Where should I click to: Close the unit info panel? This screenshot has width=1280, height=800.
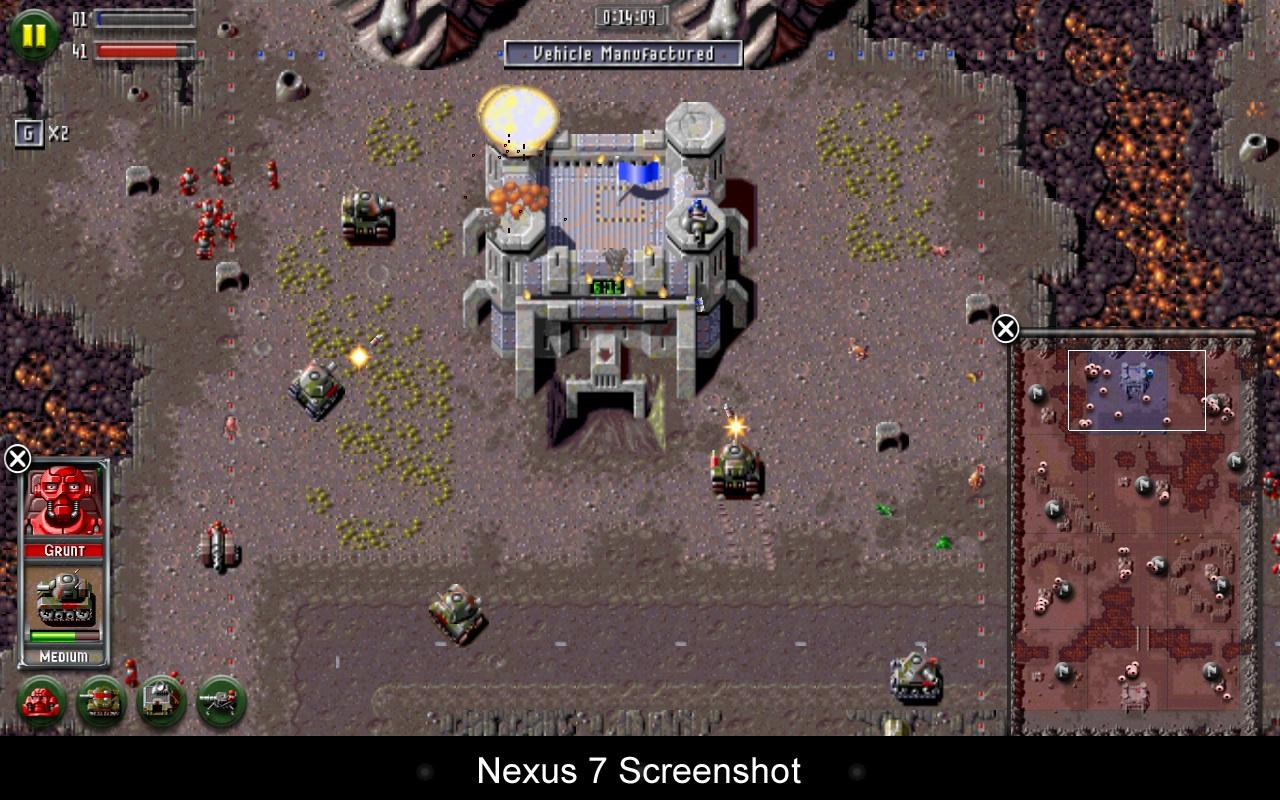(x=16, y=458)
